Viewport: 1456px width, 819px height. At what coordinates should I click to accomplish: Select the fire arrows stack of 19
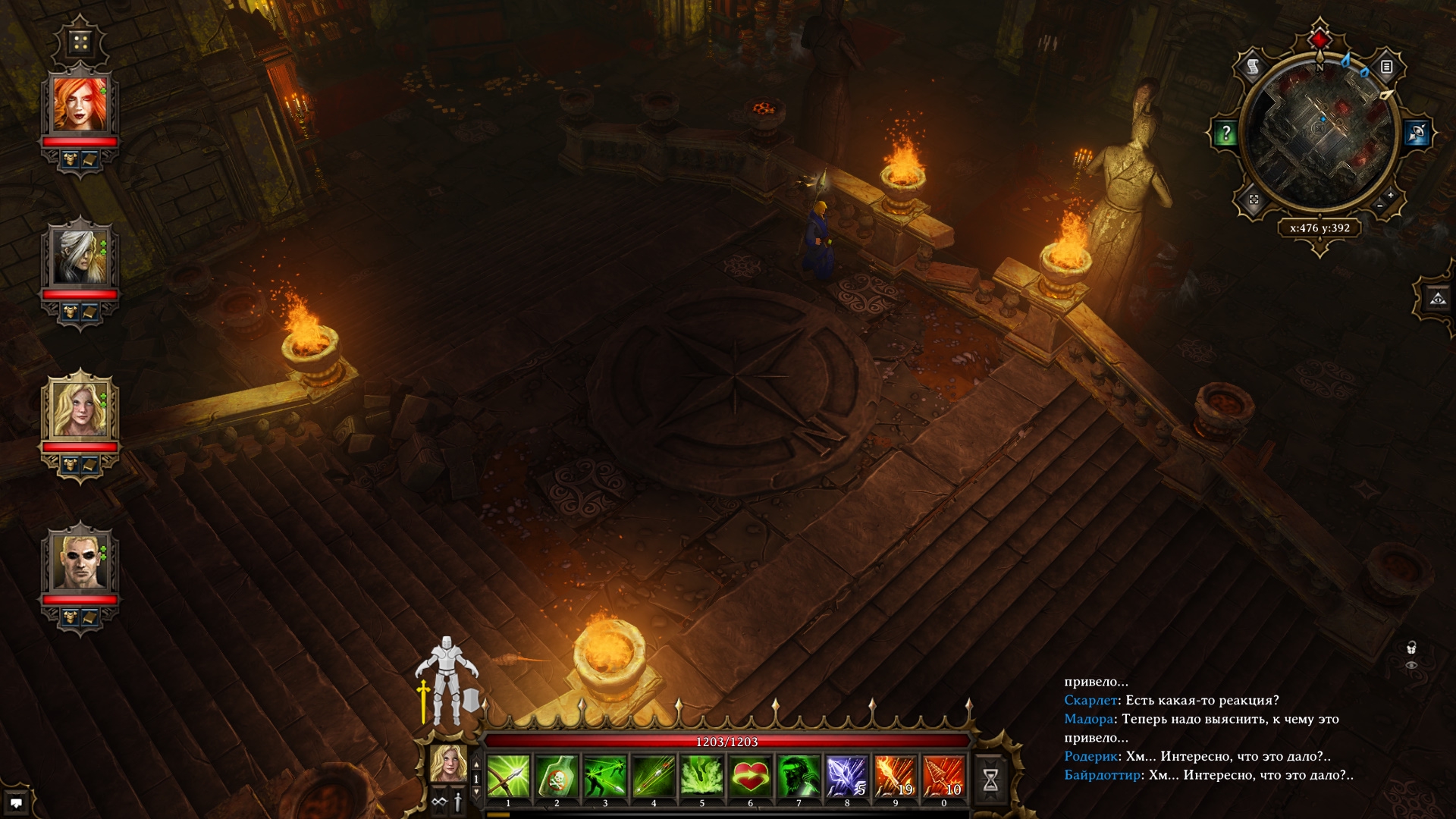(x=896, y=777)
